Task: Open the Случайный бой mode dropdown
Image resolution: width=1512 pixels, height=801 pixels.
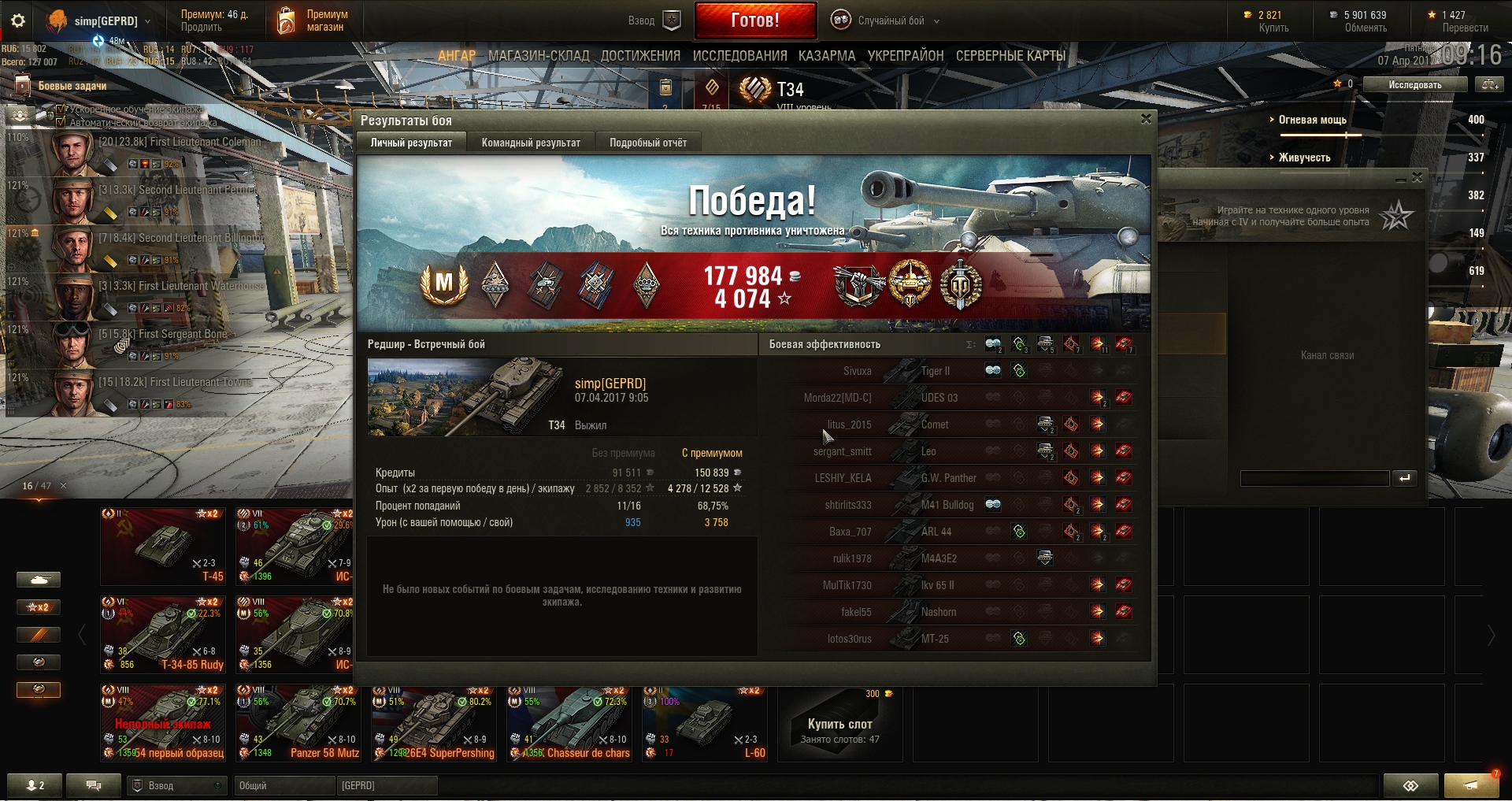Action: [891, 20]
